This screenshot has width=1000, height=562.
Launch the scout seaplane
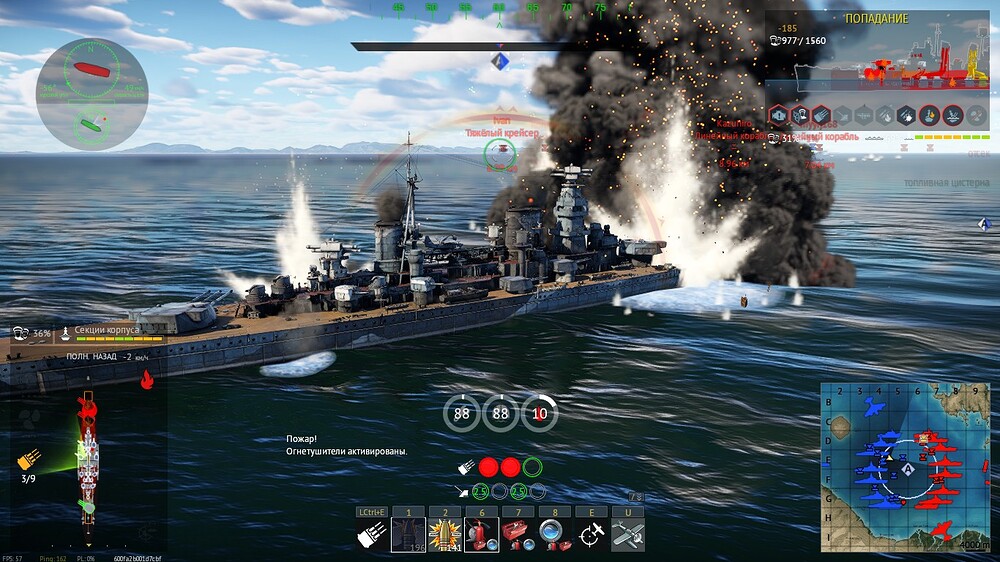[627, 535]
